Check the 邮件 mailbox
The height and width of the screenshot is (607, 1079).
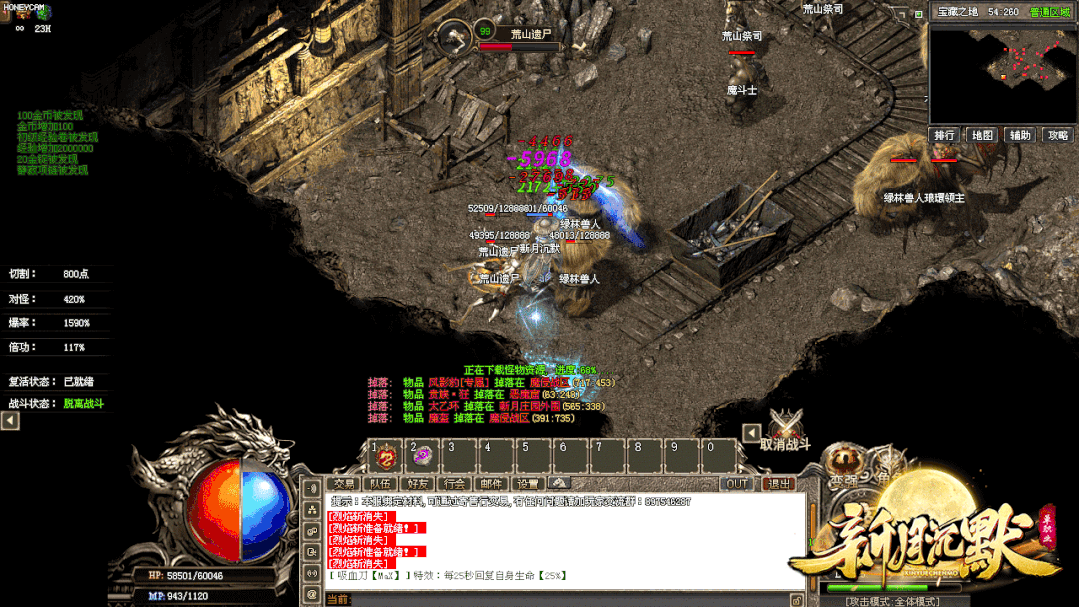(x=491, y=484)
